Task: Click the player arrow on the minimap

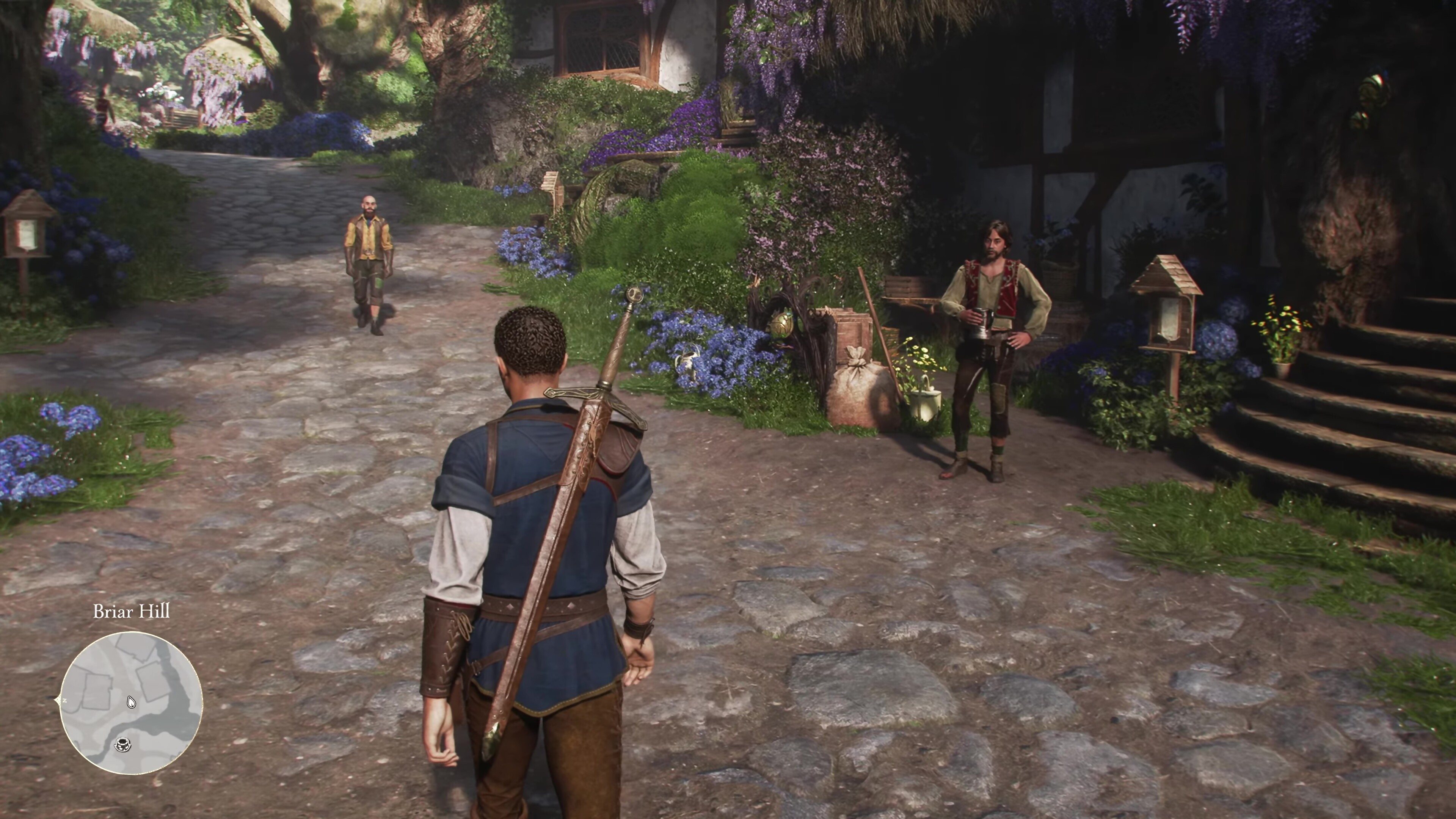Action: click(131, 703)
